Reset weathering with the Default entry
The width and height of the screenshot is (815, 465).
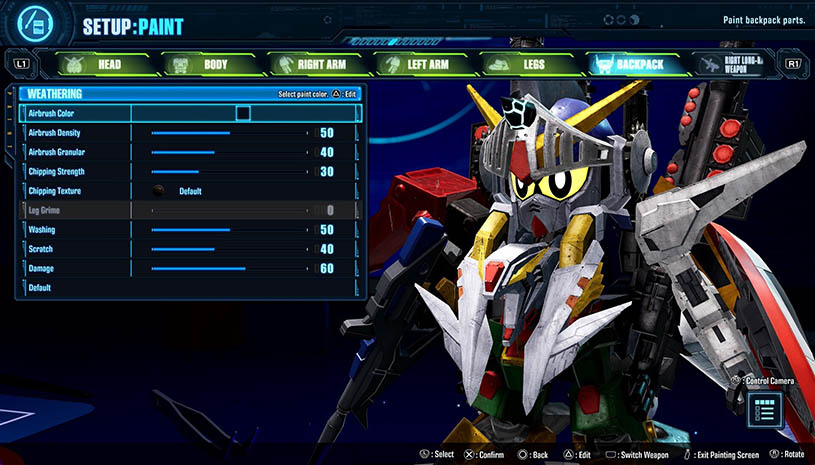tap(40, 288)
